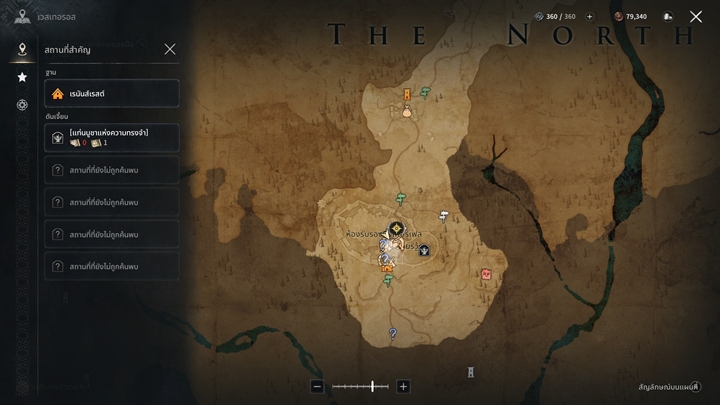Switch to the star favorites tab
720x405 pixels.
point(22,77)
